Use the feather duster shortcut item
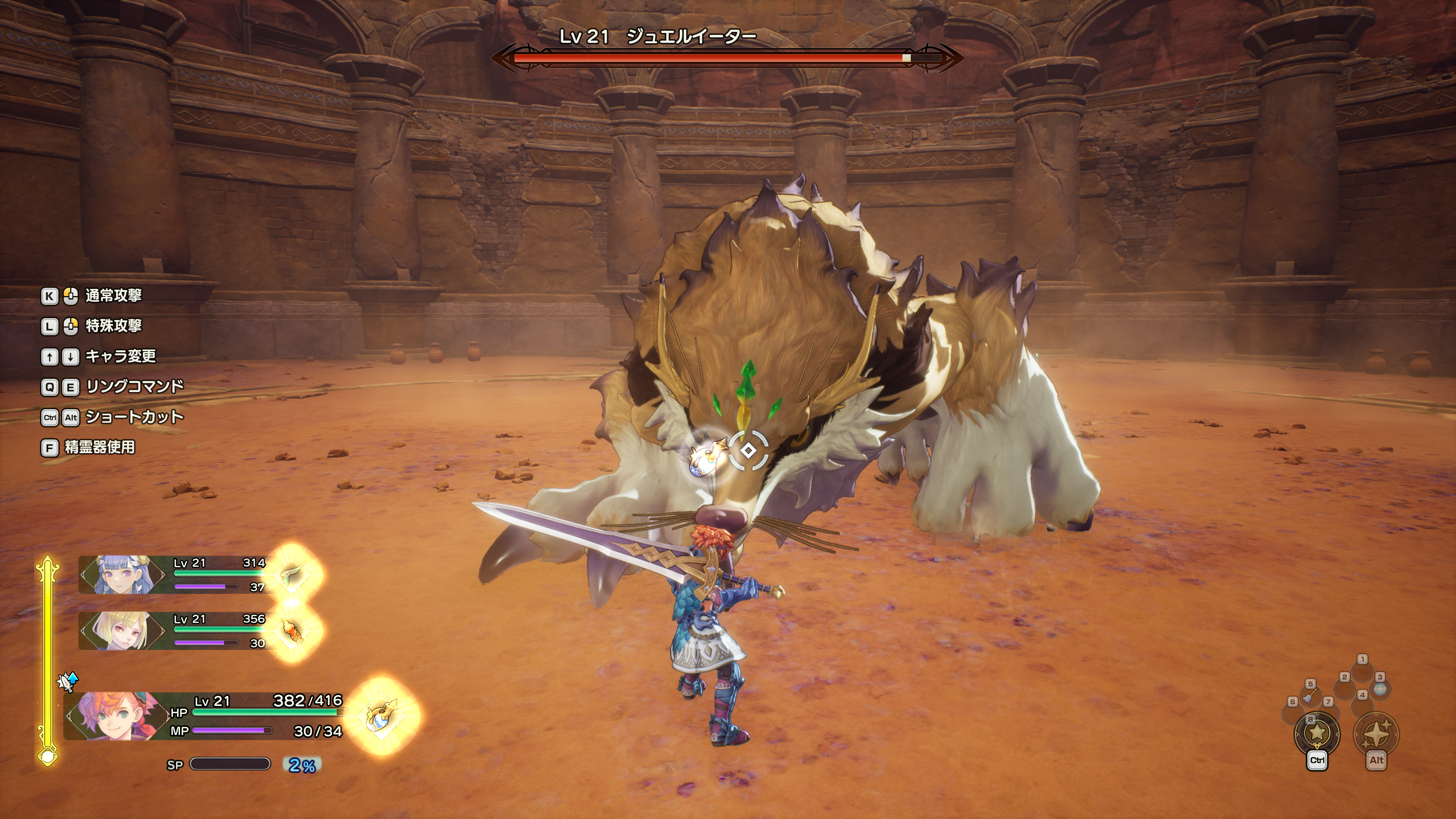Screen dimensions: 1456x819 tap(1309, 697)
